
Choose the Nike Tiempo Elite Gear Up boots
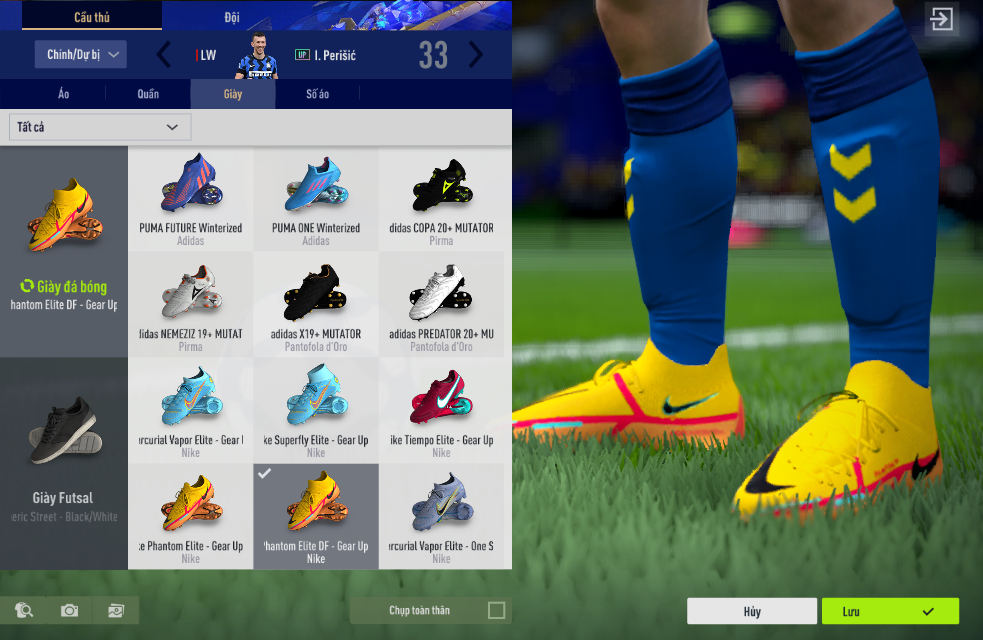point(441,411)
